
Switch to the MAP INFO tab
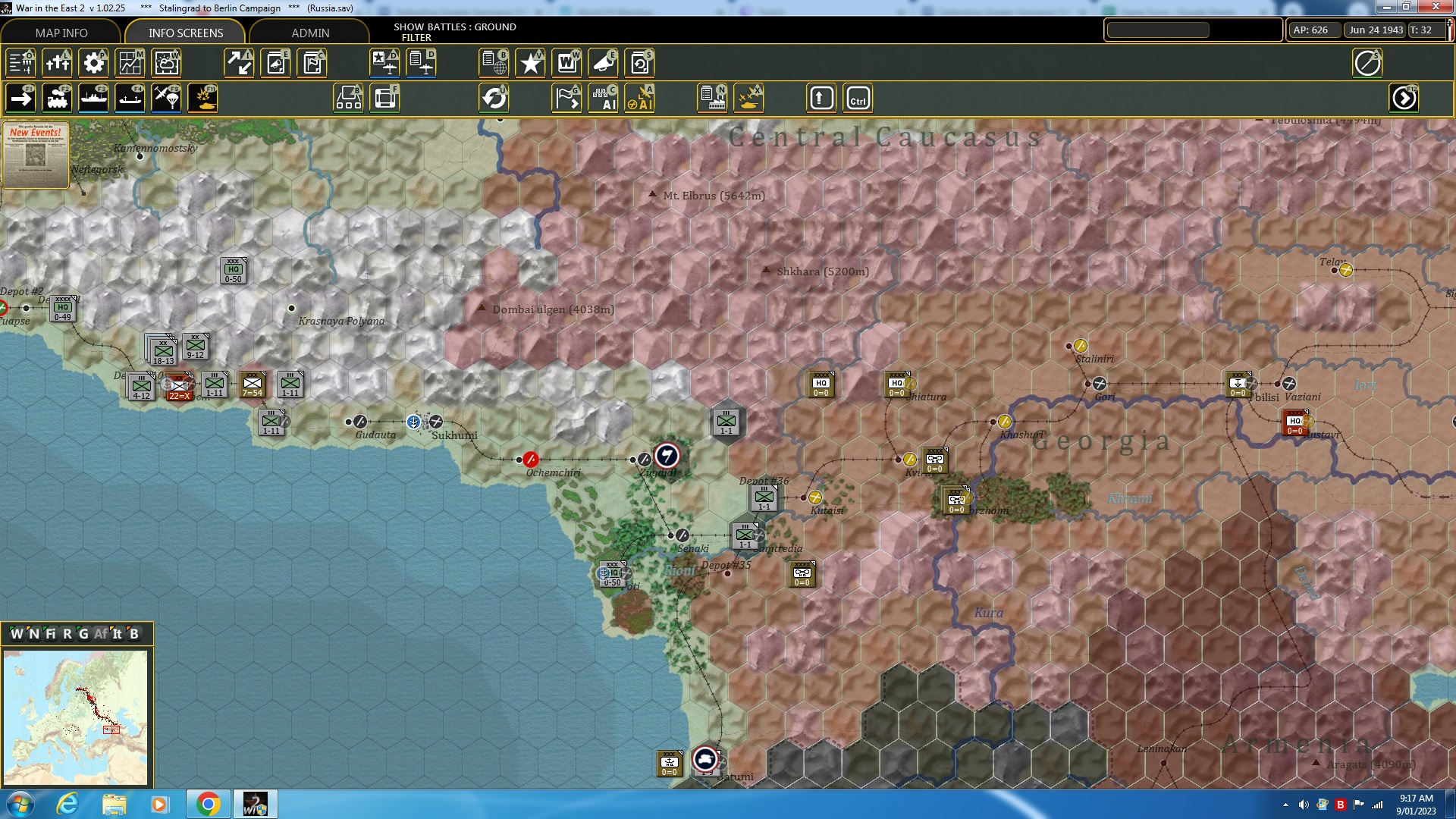61,33
